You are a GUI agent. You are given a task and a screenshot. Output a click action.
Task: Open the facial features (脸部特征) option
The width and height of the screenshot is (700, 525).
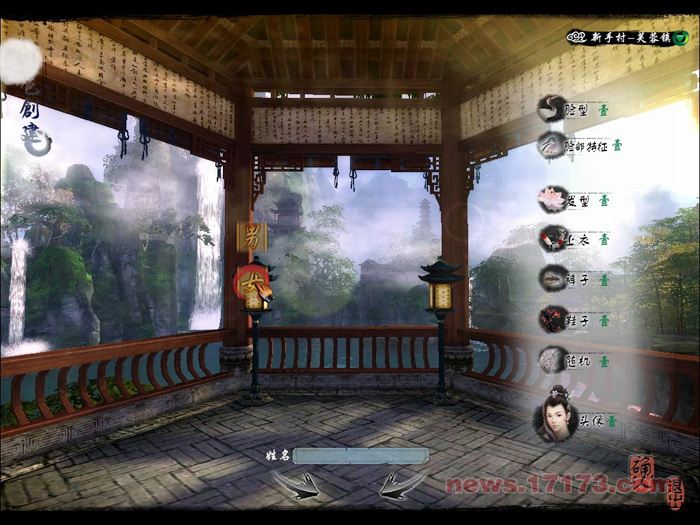tap(553, 146)
